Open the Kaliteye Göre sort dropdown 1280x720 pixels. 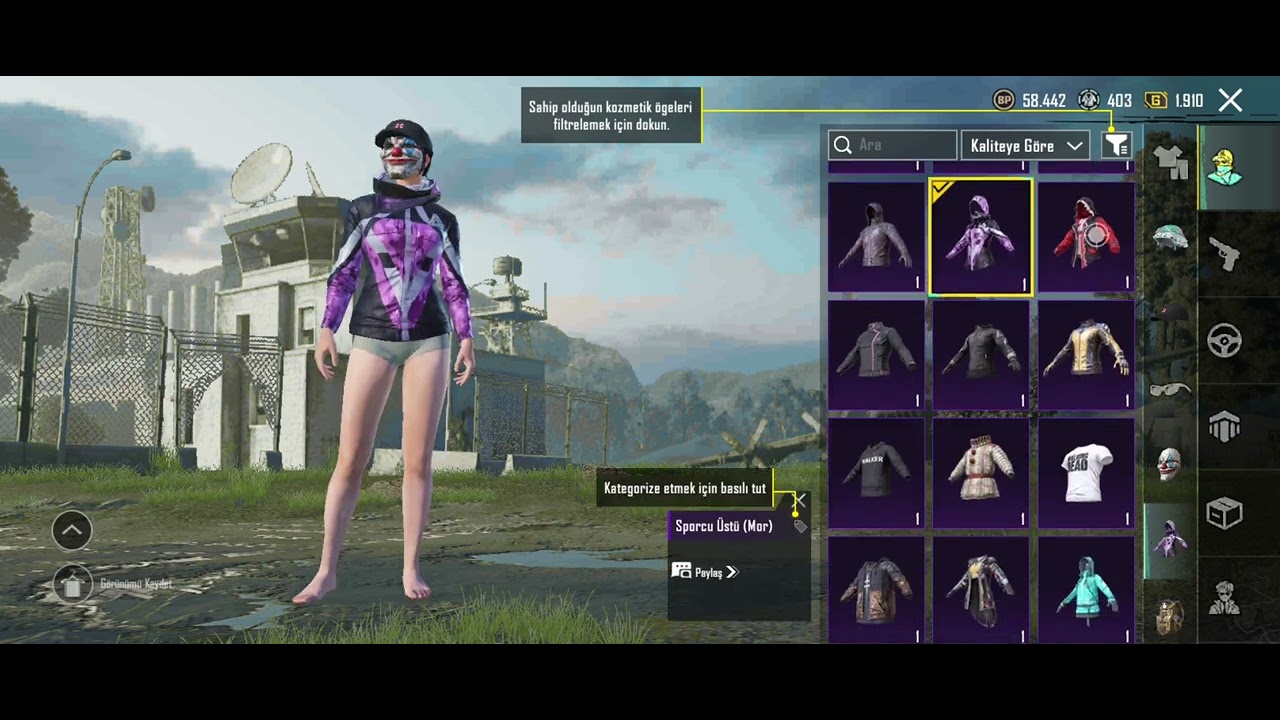pos(1026,146)
